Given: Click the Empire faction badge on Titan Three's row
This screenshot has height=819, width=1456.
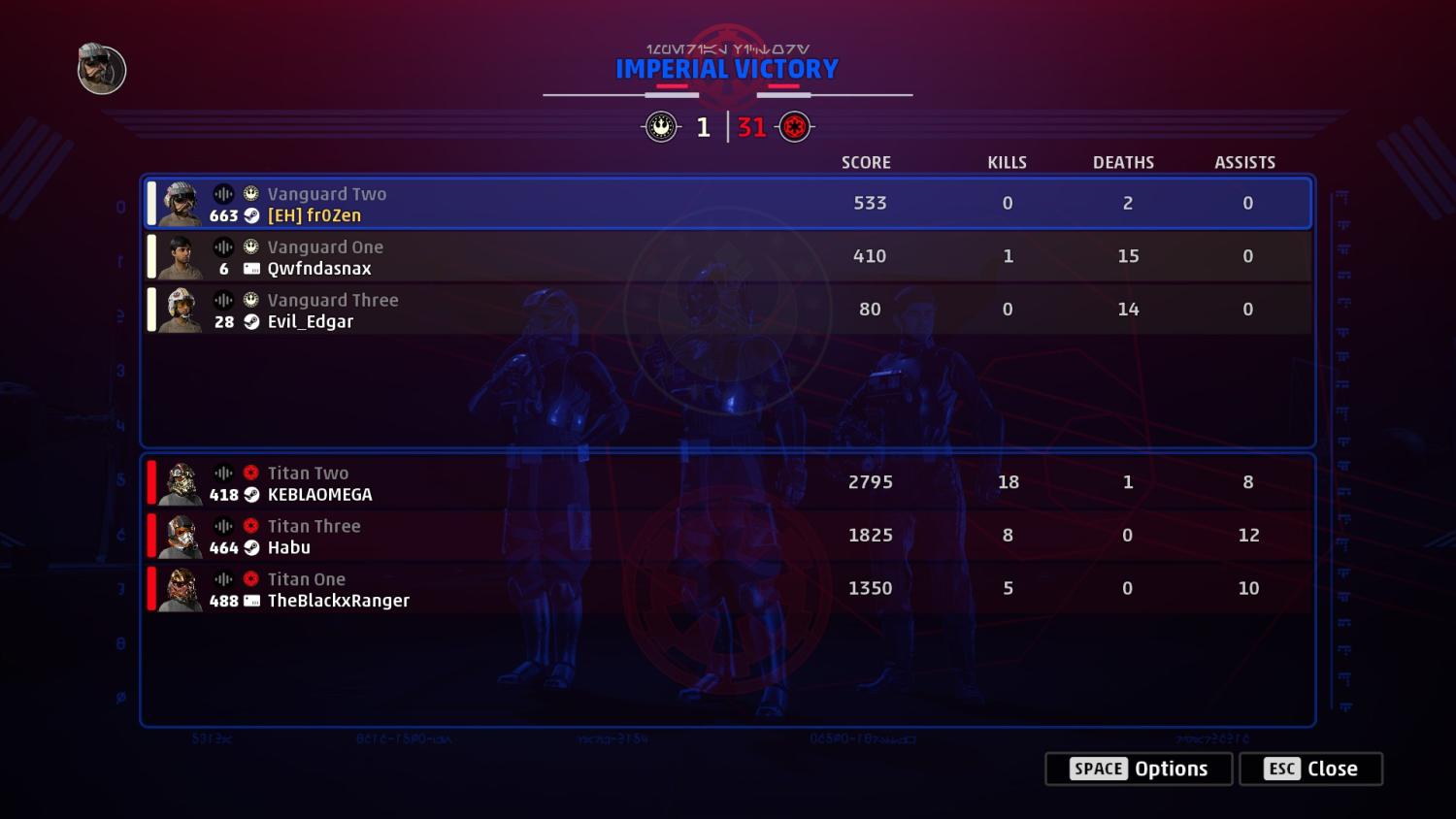Looking at the screenshot, I should pos(250,526).
